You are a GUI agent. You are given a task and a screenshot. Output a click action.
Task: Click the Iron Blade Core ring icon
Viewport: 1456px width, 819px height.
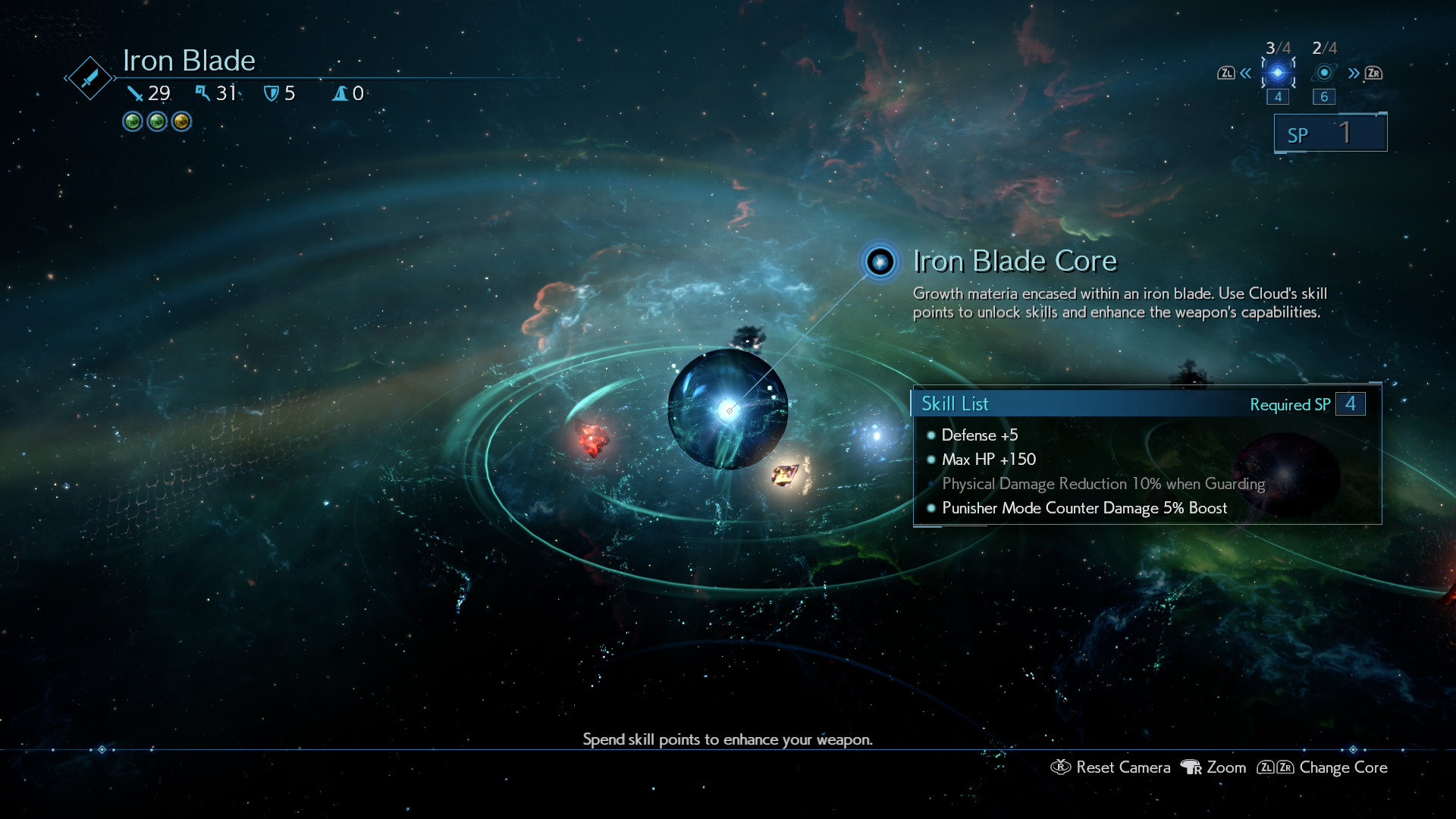[x=880, y=262]
